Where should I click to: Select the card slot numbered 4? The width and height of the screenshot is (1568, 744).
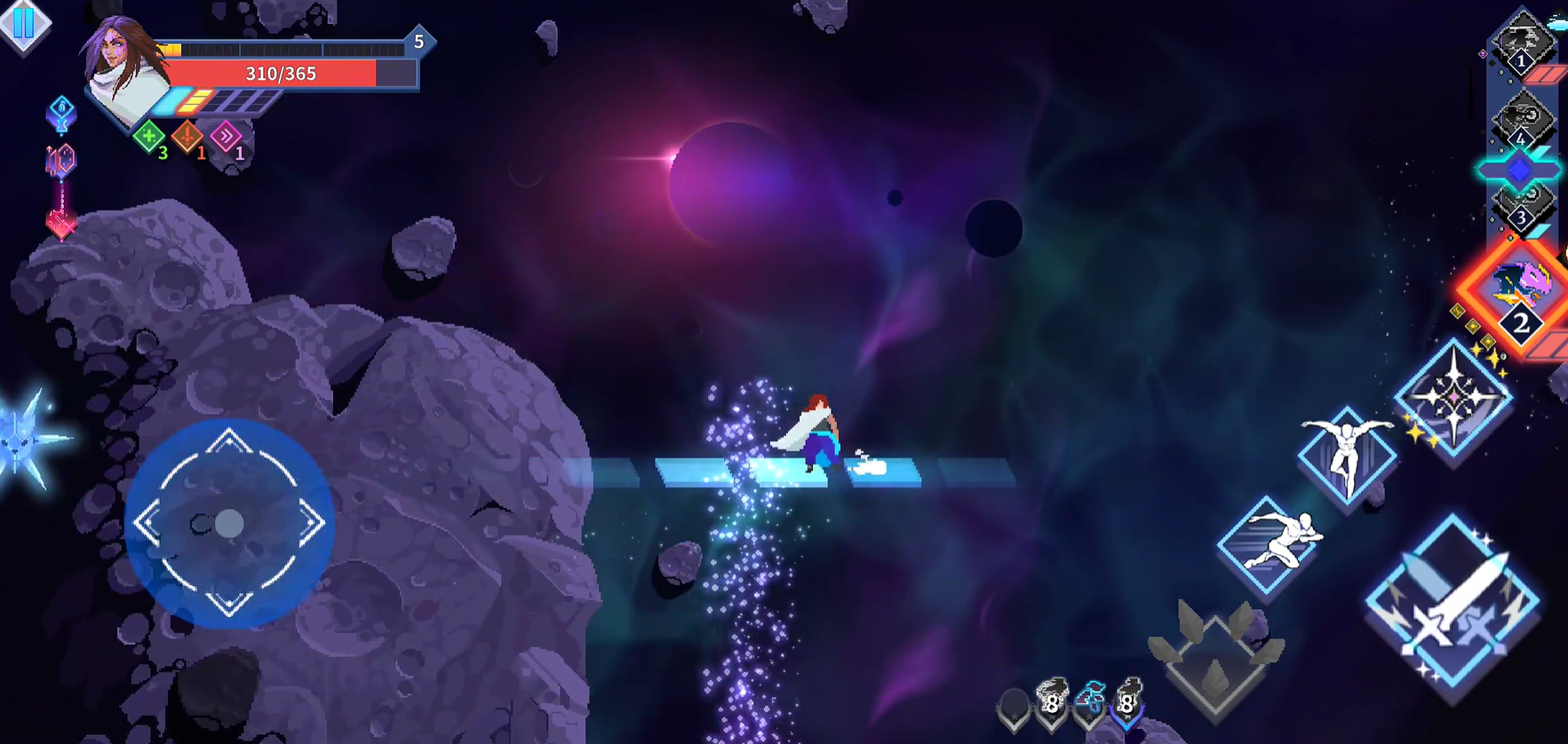(1521, 120)
